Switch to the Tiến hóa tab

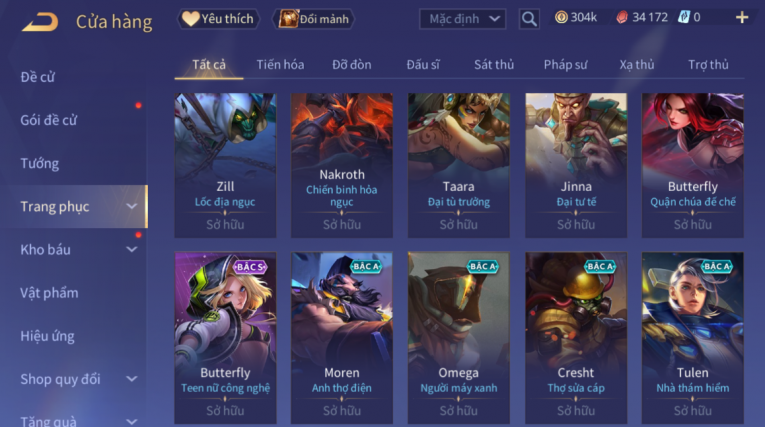(x=280, y=65)
